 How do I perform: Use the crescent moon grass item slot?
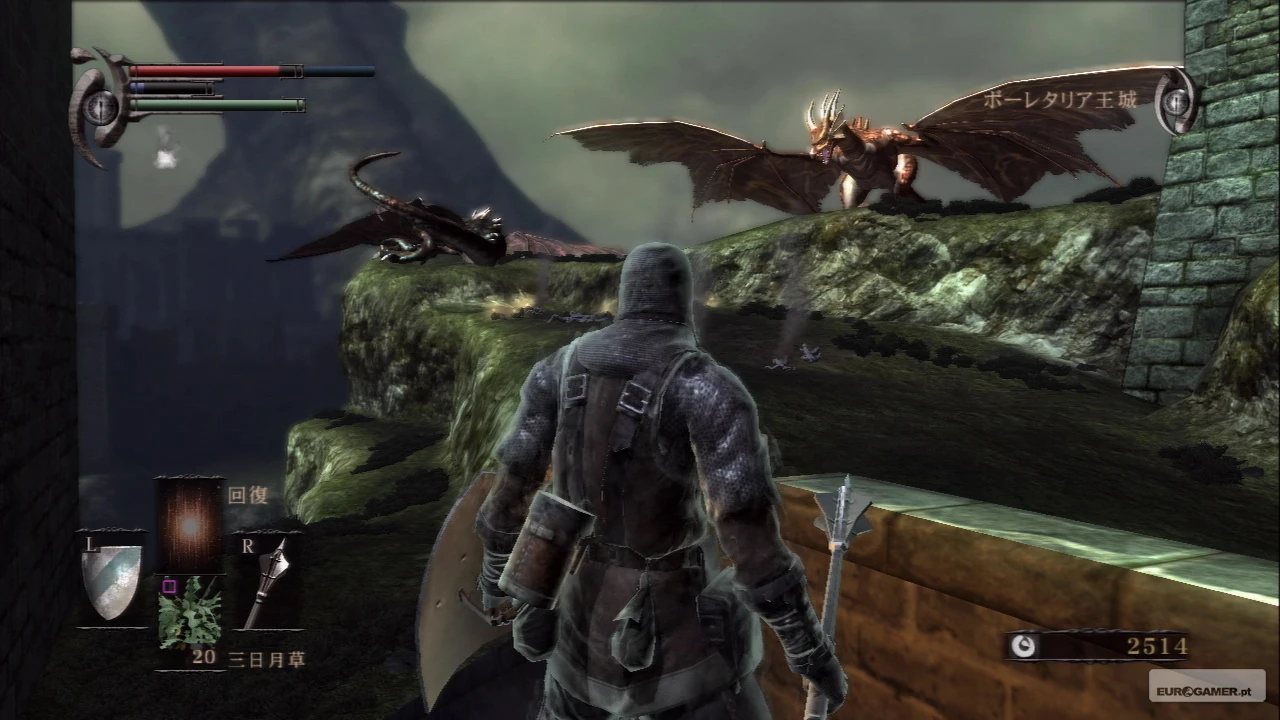(189, 612)
